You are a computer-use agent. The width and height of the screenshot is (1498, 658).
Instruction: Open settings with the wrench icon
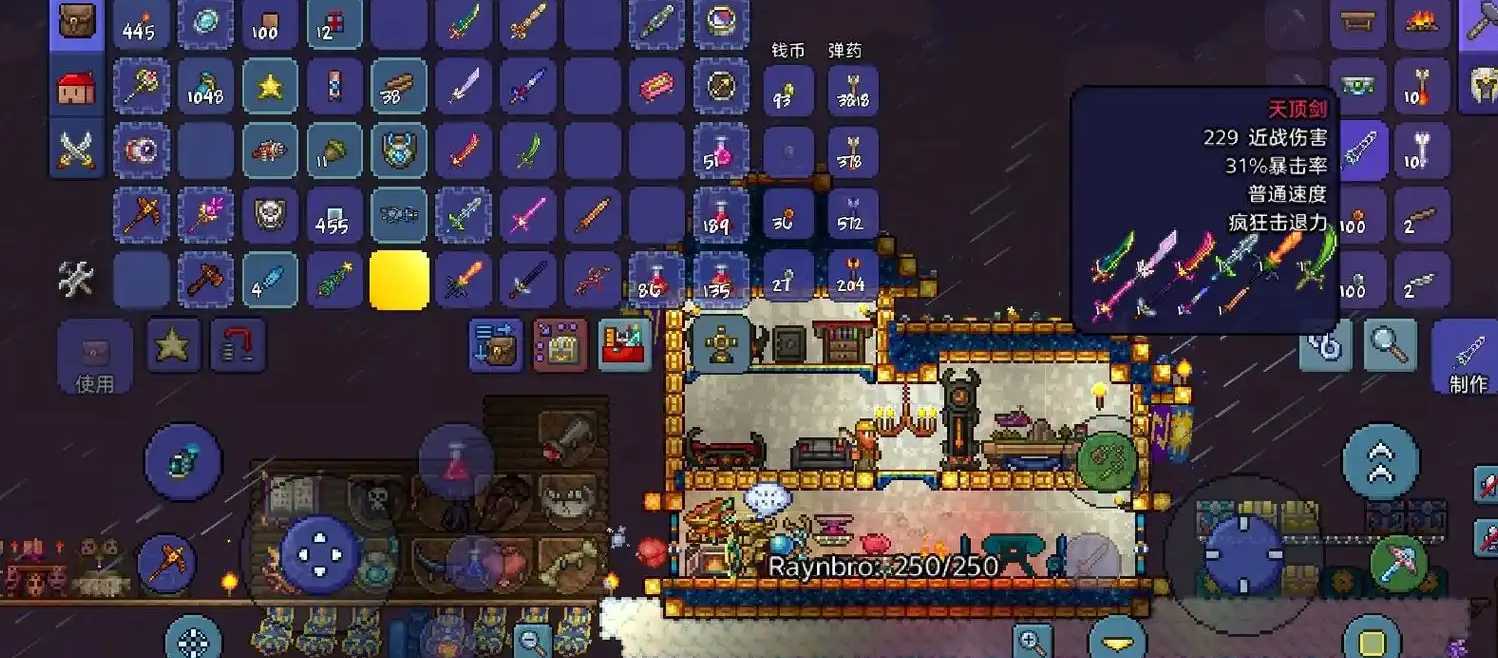click(x=77, y=279)
